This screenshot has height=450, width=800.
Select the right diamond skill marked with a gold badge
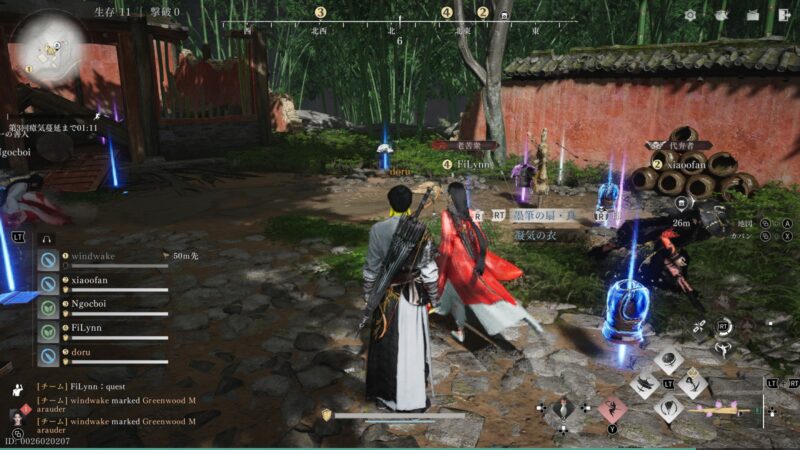pos(693,385)
